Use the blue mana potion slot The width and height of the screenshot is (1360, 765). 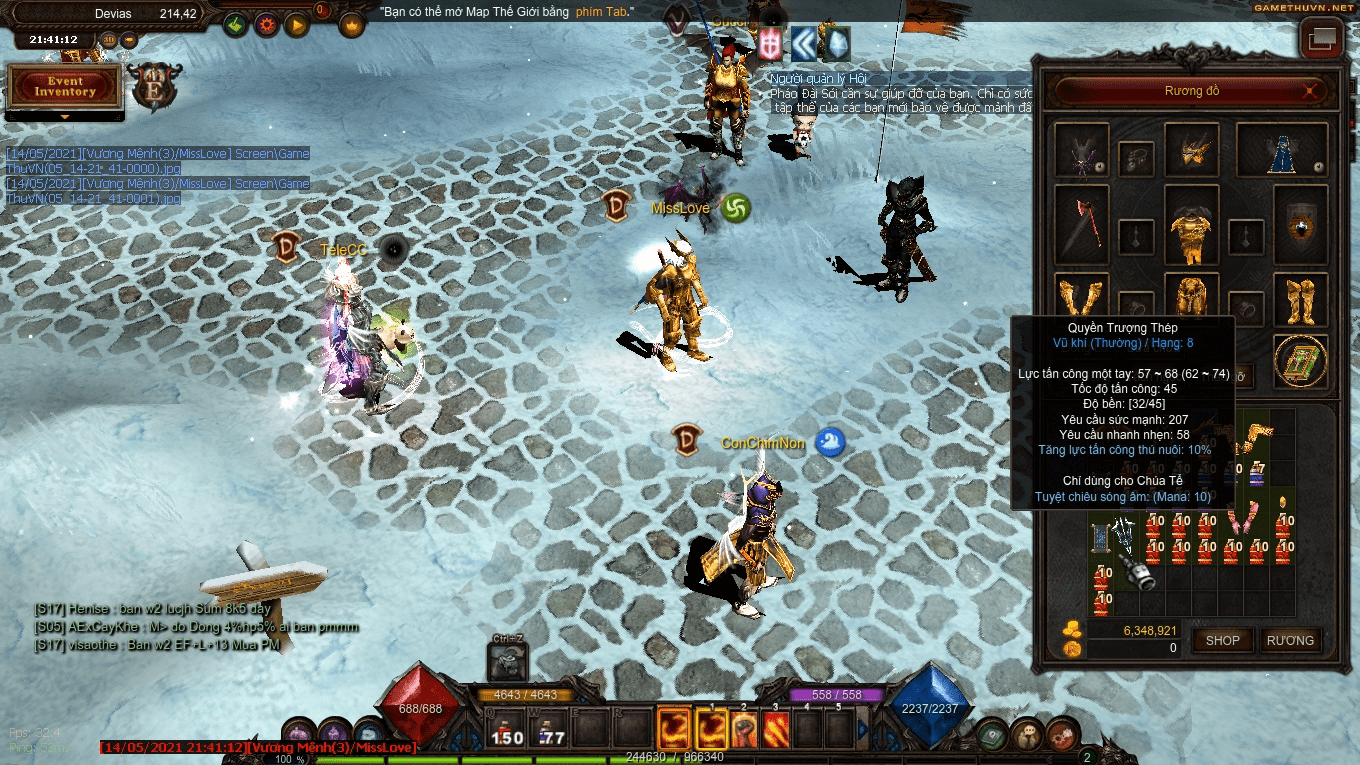click(x=552, y=731)
